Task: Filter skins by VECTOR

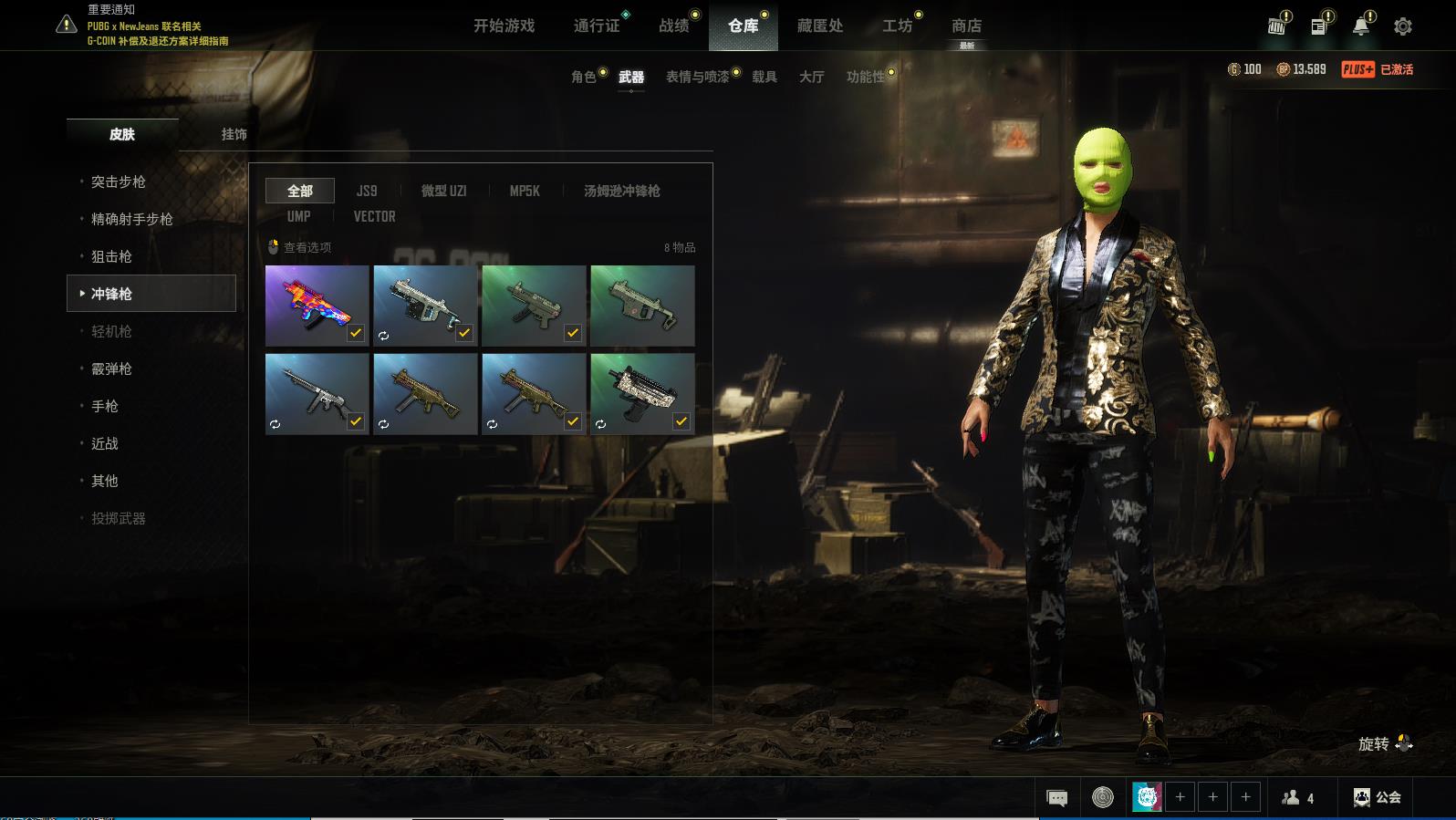Action: pyautogui.click(x=374, y=216)
